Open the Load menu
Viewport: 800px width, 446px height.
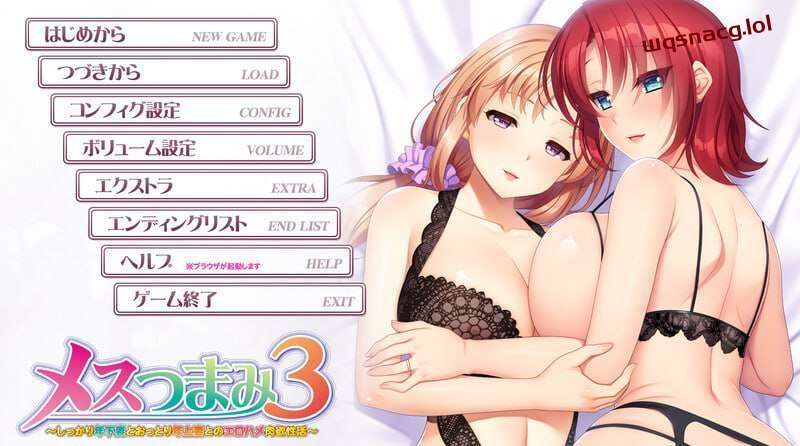click(x=163, y=73)
